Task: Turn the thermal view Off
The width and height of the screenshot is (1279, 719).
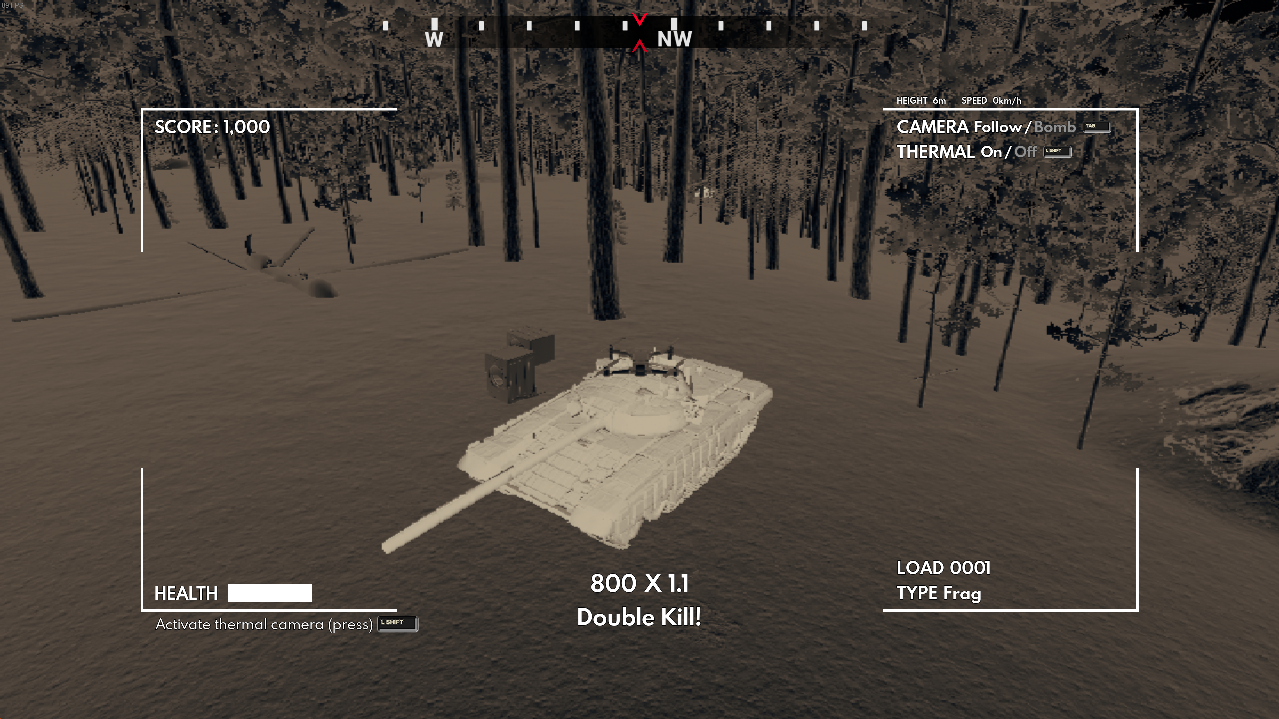Action: tap(1026, 152)
